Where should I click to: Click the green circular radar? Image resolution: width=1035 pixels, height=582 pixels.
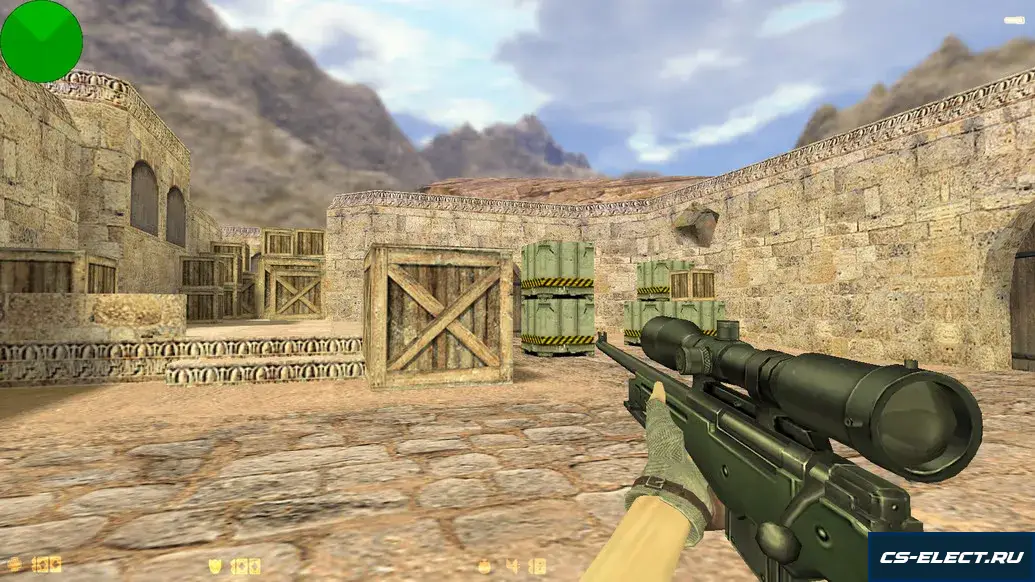click(41, 41)
